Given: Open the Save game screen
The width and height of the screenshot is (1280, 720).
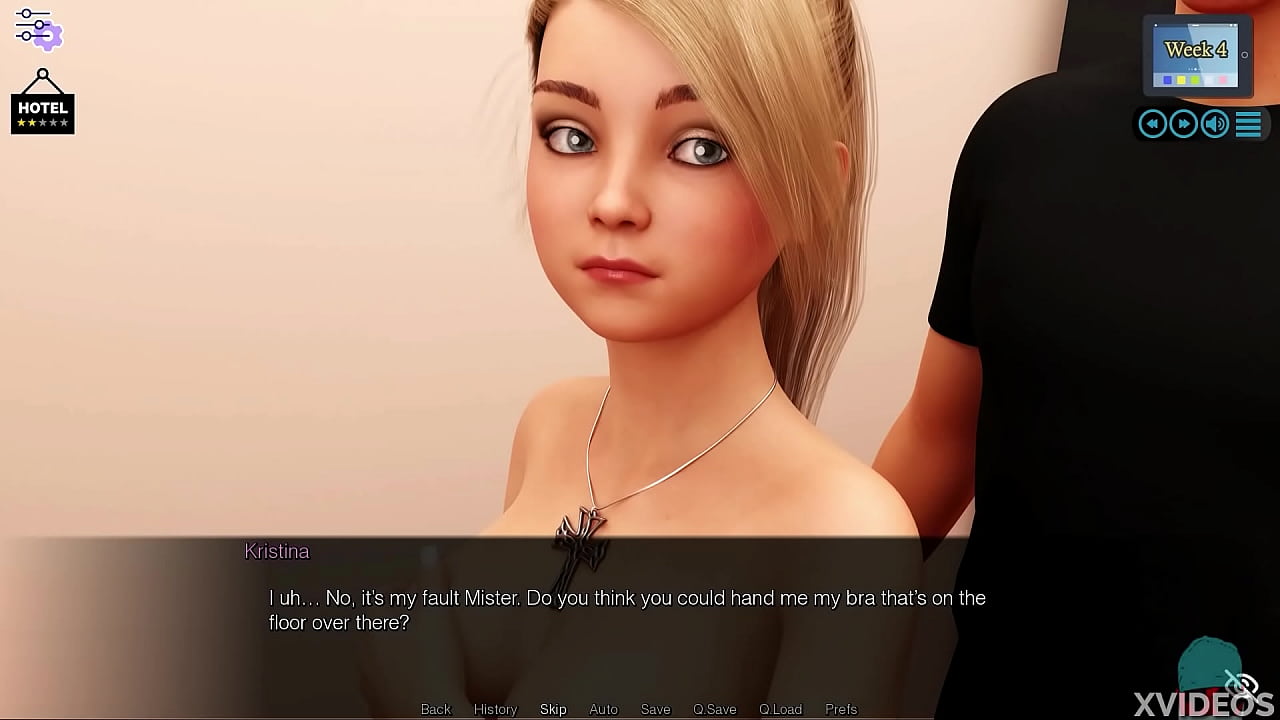Looking at the screenshot, I should (655, 709).
